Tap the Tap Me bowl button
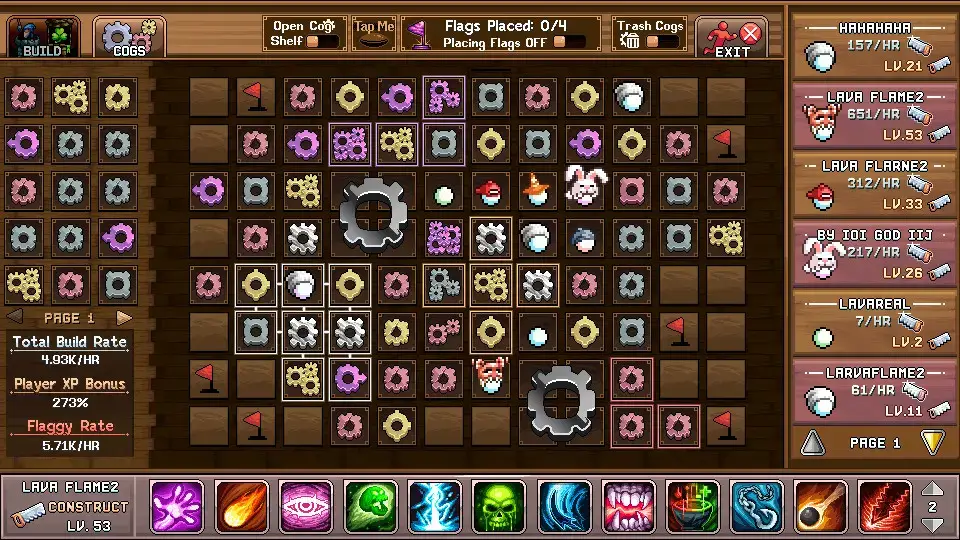The image size is (960, 540). (374, 34)
